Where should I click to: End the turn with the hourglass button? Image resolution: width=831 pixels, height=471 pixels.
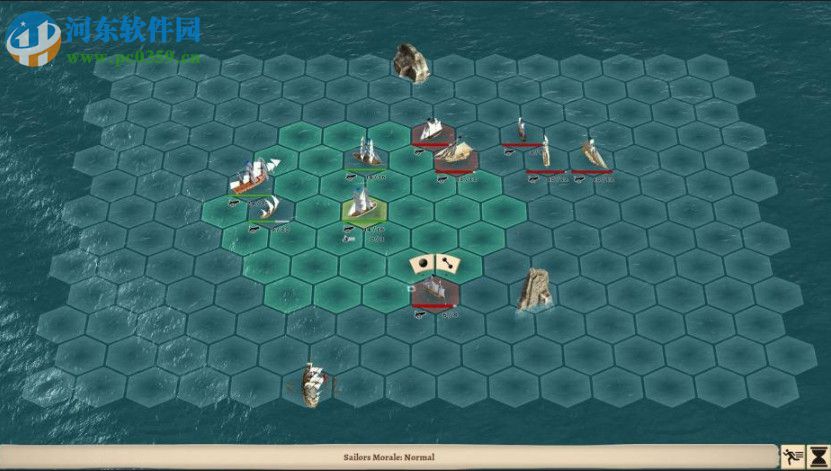pyautogui.click(x=817, y=455)
